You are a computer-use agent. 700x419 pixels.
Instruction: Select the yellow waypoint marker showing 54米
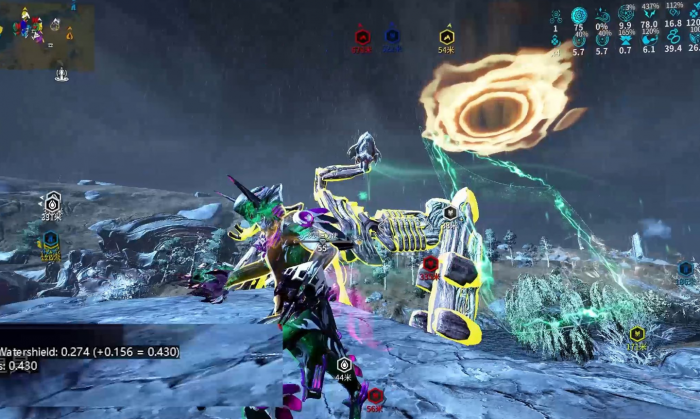447,37
